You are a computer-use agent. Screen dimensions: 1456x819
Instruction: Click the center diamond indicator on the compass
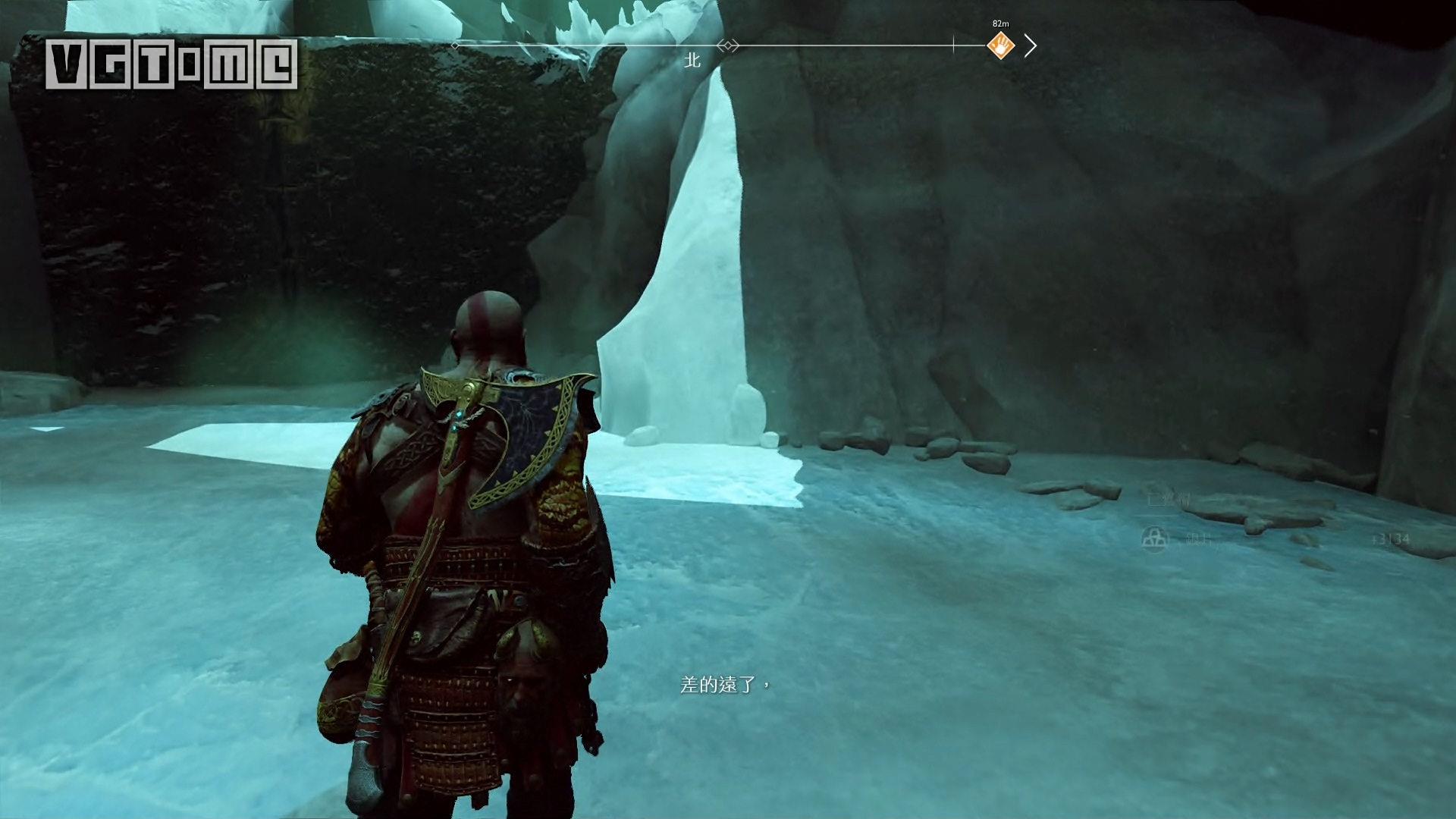727,46
